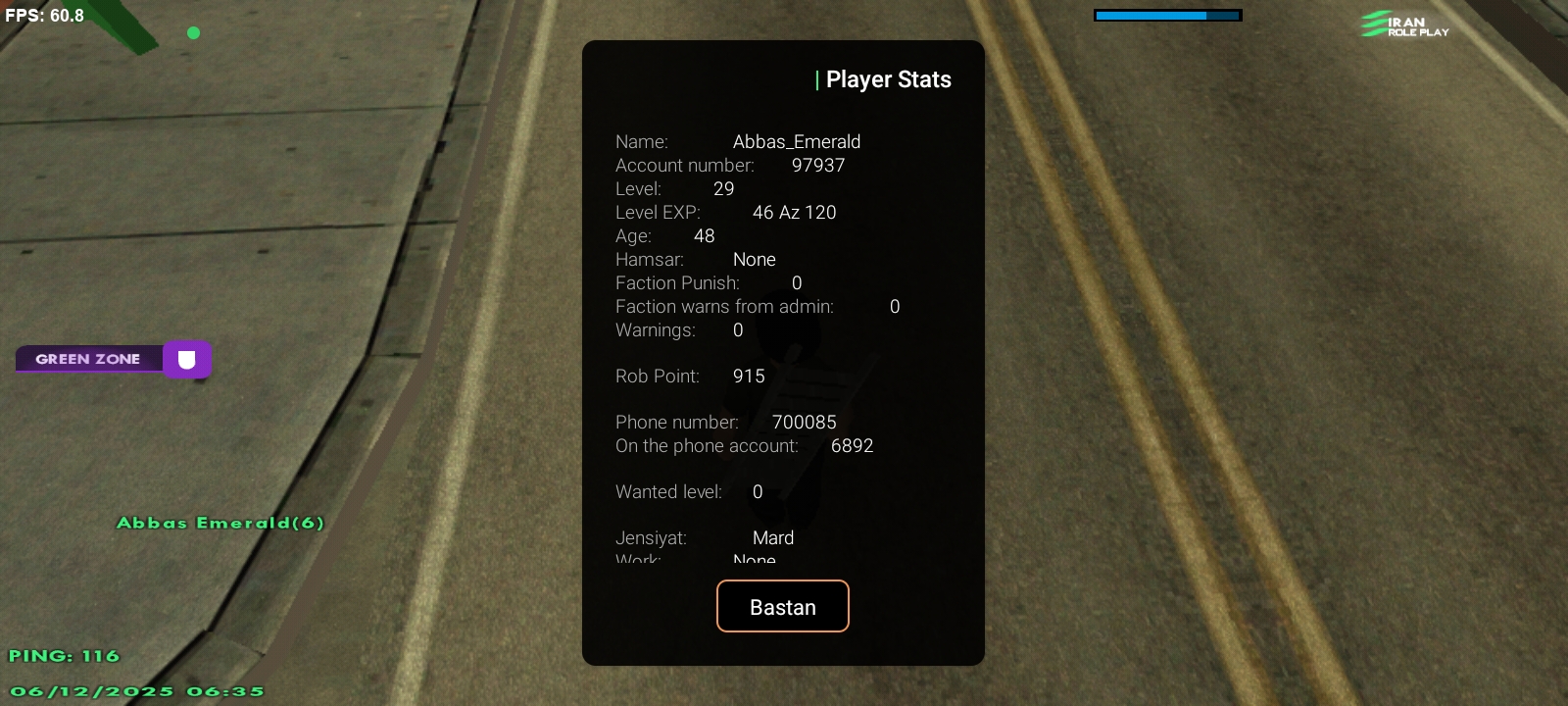Click the phone number 700085 value

pyautogui.click(x=805, y=422)
